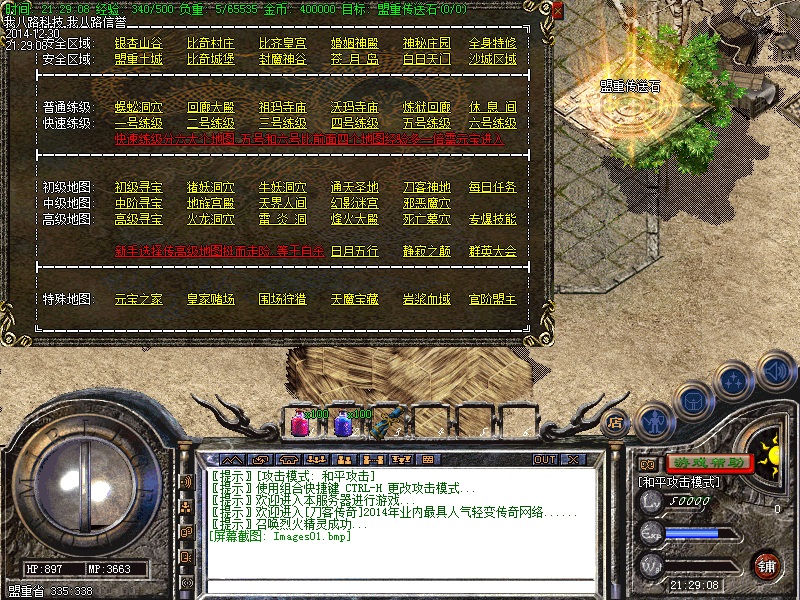Click the OUT button above chat
This screenshot has width=800, height=600.
tap(544, 460)
